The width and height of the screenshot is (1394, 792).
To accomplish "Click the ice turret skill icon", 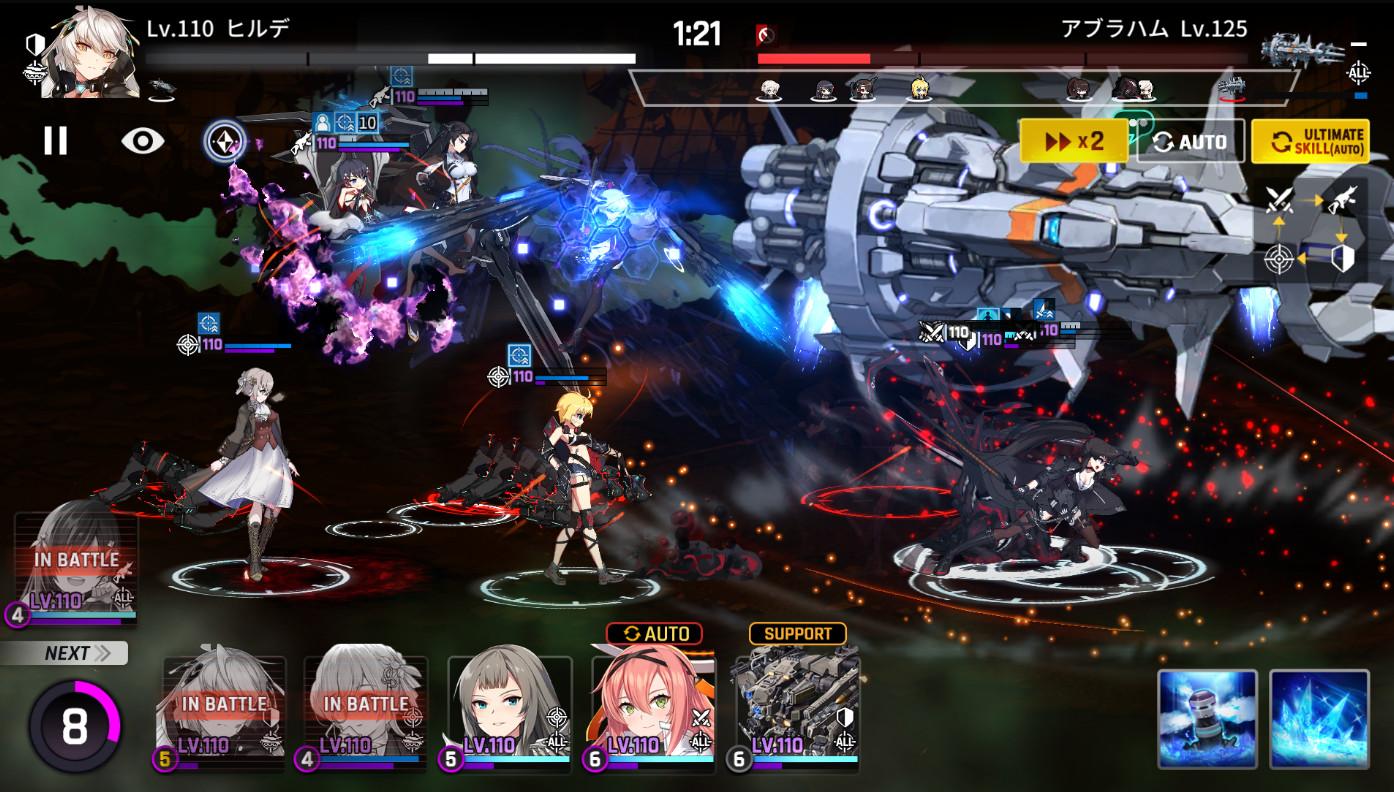I will pyautogui.click(x=1207, y=721).
